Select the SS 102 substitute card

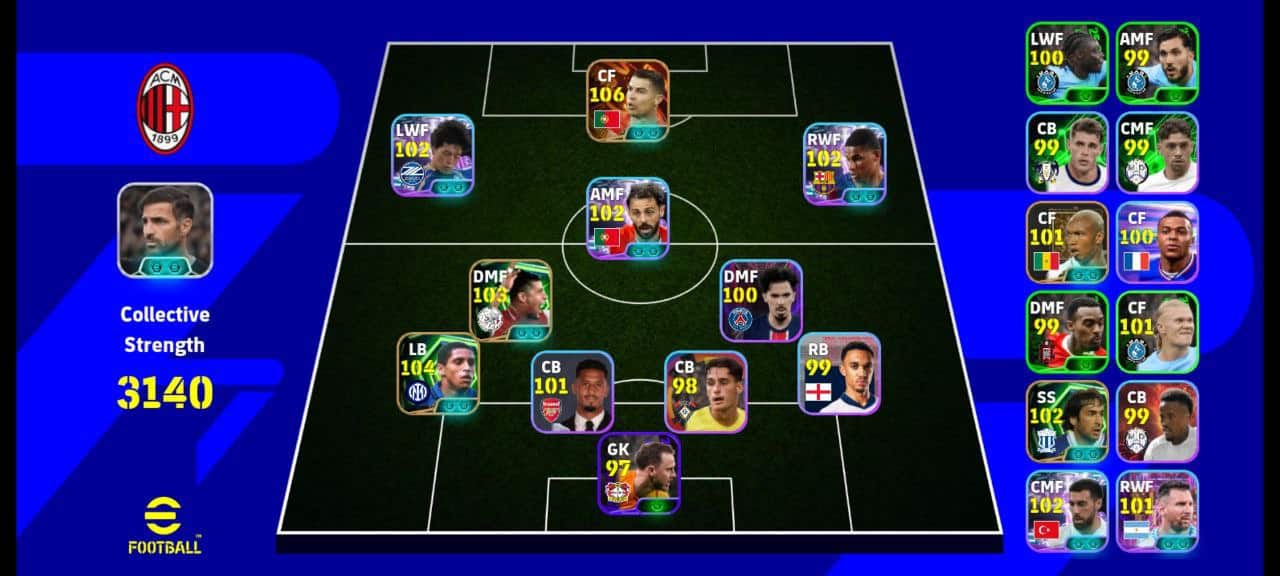[1067, 421]
